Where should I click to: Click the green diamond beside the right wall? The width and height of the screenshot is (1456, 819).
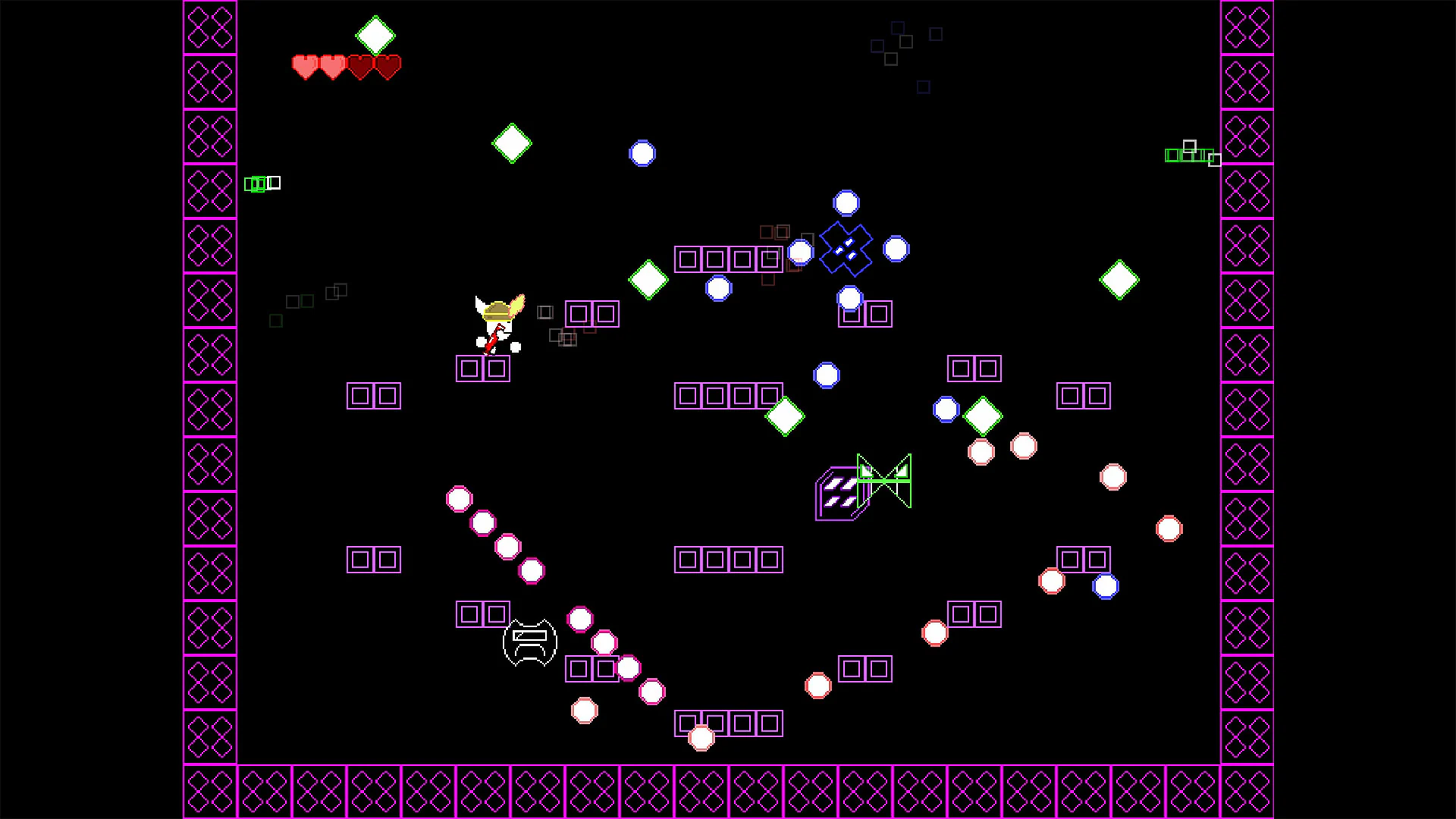point(1119,278)
